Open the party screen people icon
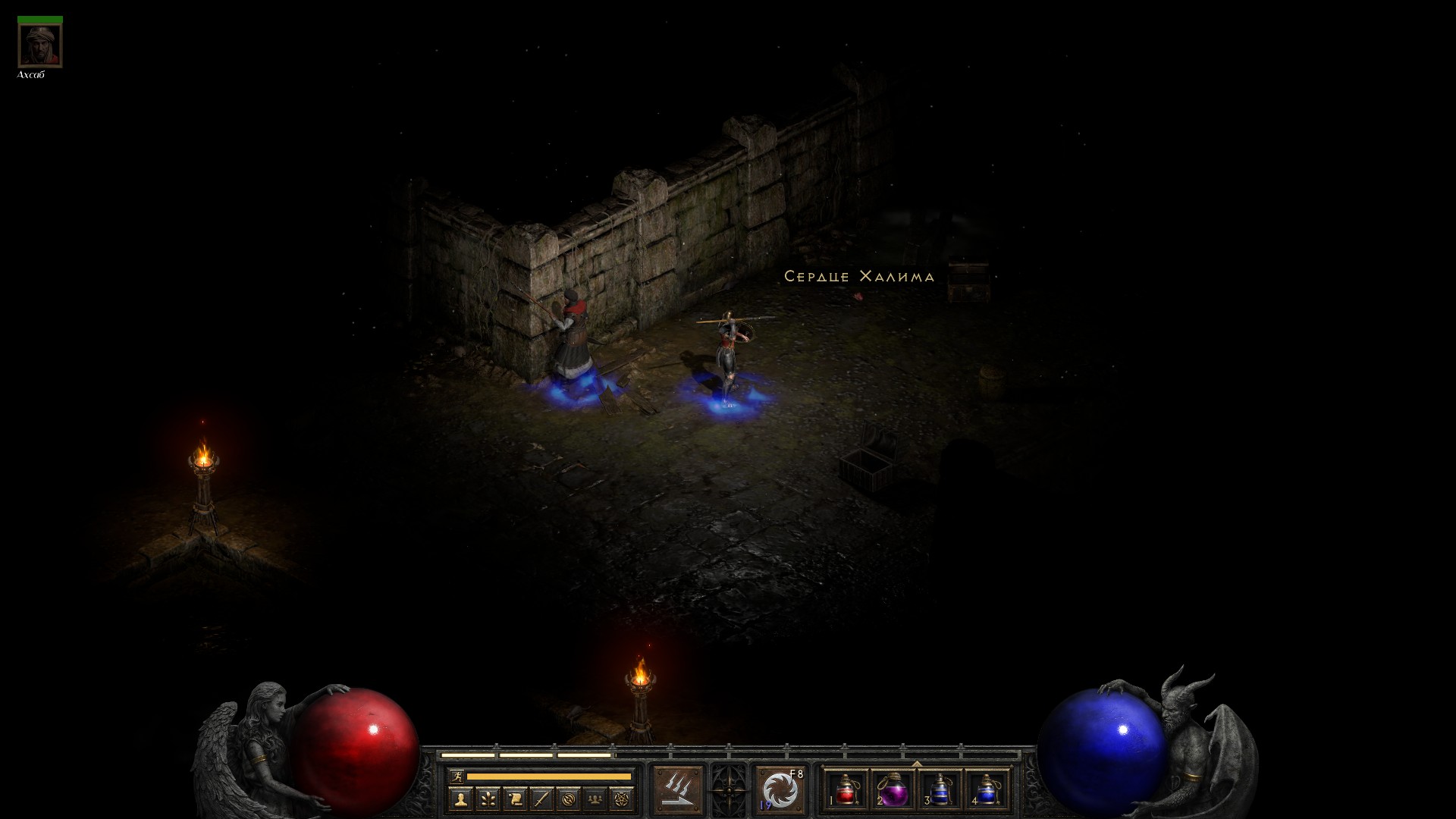The height and width of the screenshot is (819, 1456). click(596, 799)
